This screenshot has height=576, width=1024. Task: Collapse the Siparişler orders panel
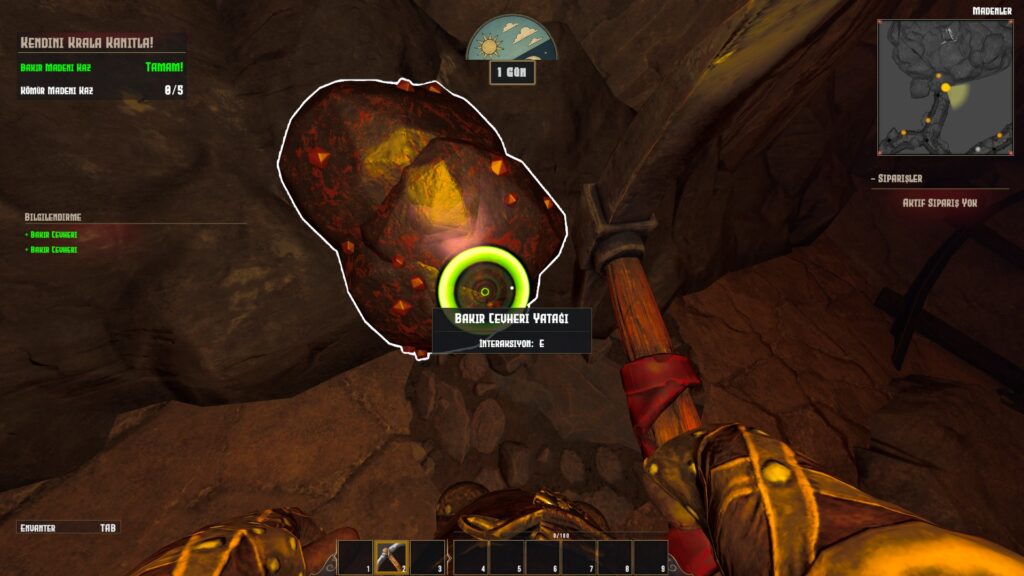tap(898, 179)
